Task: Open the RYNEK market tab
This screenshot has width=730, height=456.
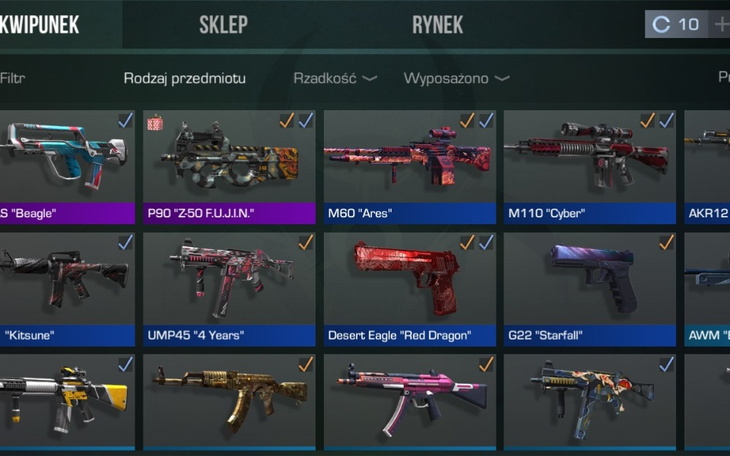Action: point(437,25)
